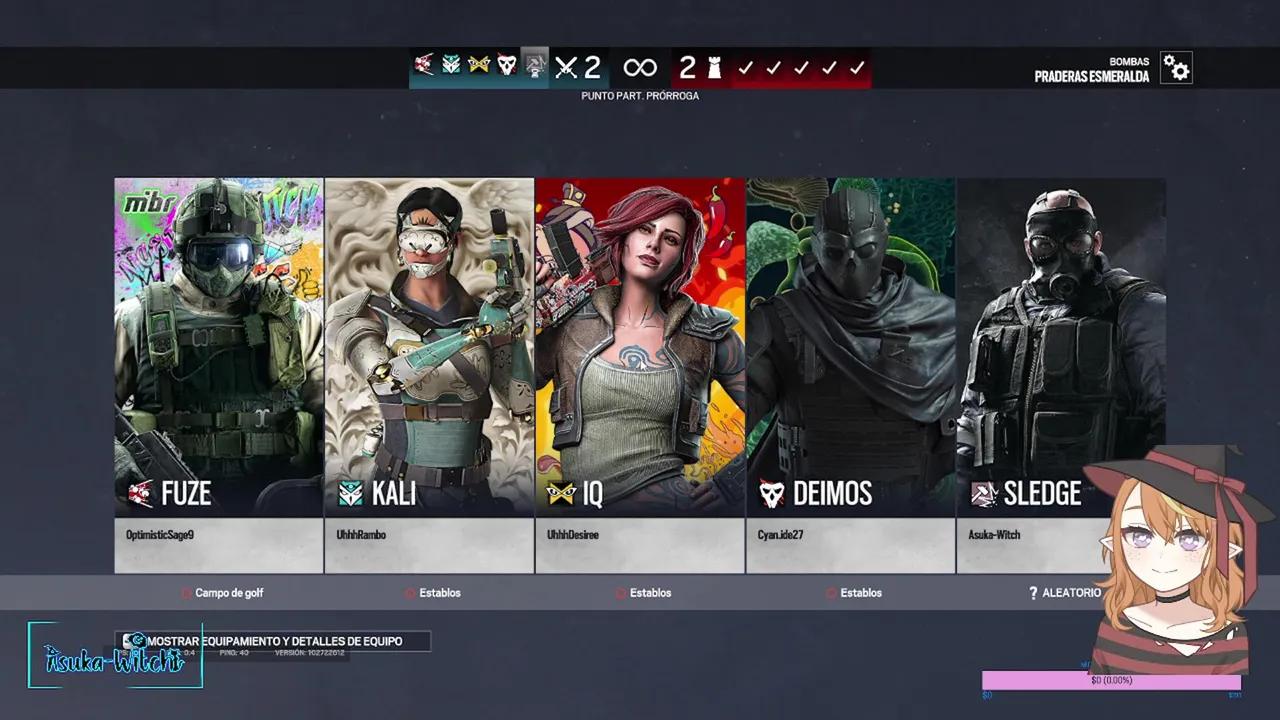Open the ALEATORIO spawn selector

pyautogui.click(x=1064, y=592)
